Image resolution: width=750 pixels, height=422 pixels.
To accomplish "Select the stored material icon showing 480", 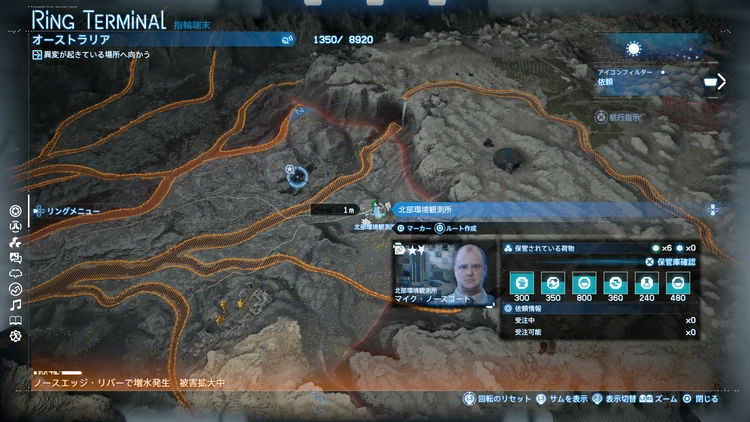I will tap(678, 283).
